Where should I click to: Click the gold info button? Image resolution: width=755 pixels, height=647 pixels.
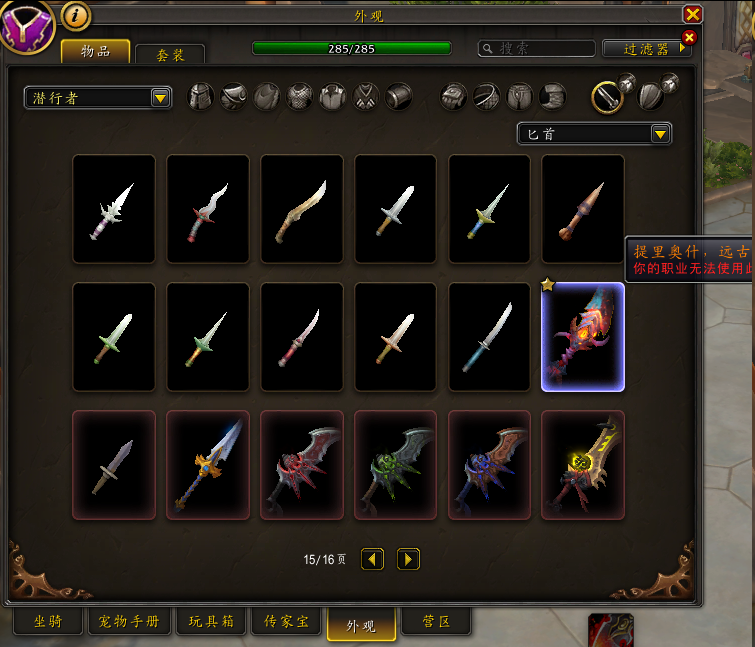click(x=76, y=15)
